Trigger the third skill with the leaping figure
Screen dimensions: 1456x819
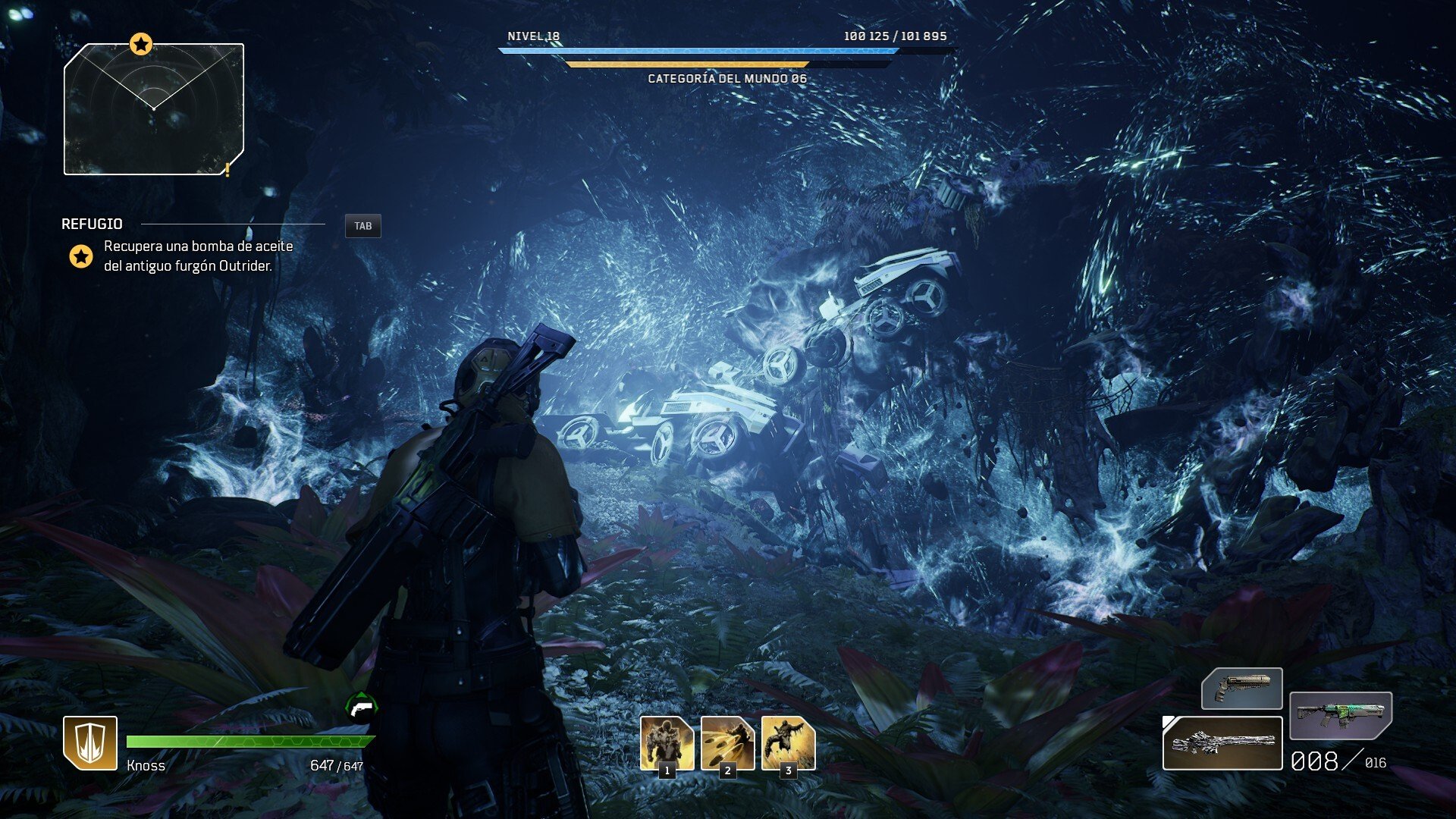[788, 743]
